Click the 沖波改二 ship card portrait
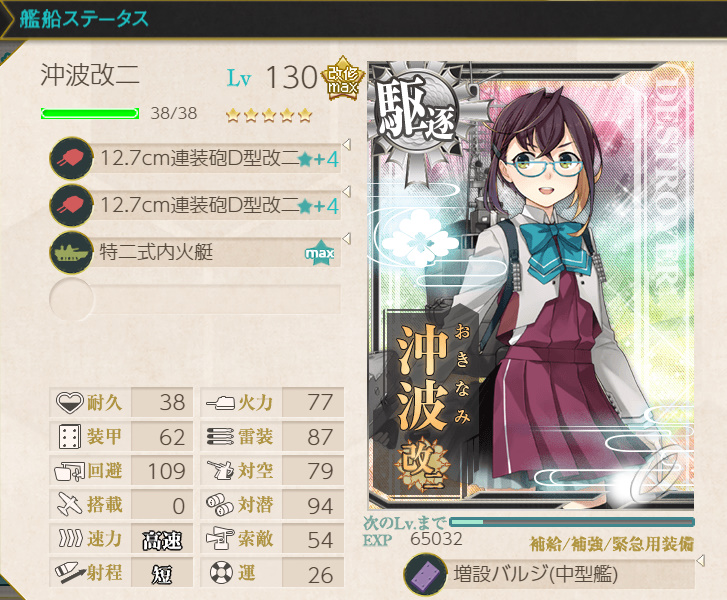Viewport: 727px width, 600px height. tap(530, 290)
